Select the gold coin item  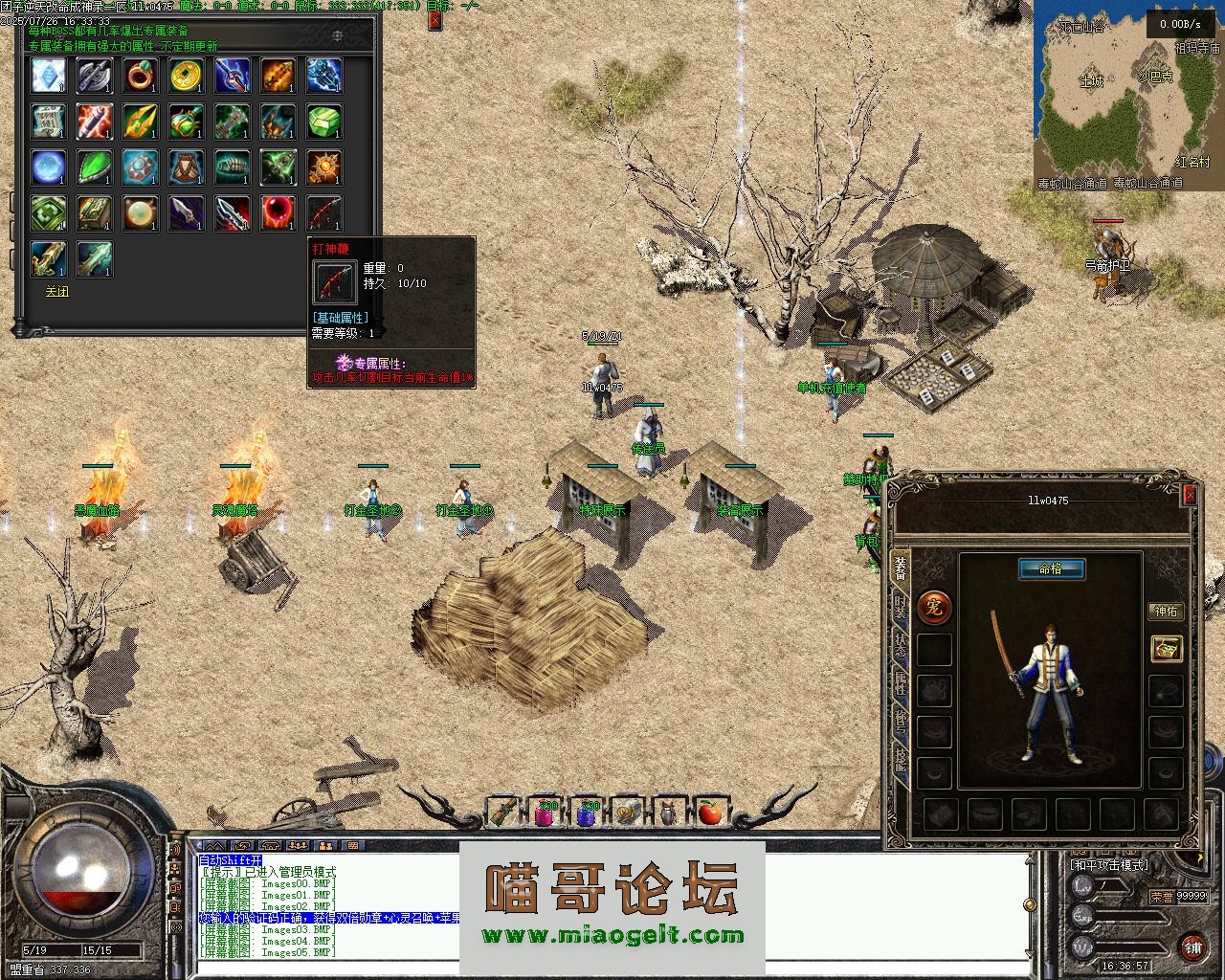pyautogui.click(x=187, y=76)
